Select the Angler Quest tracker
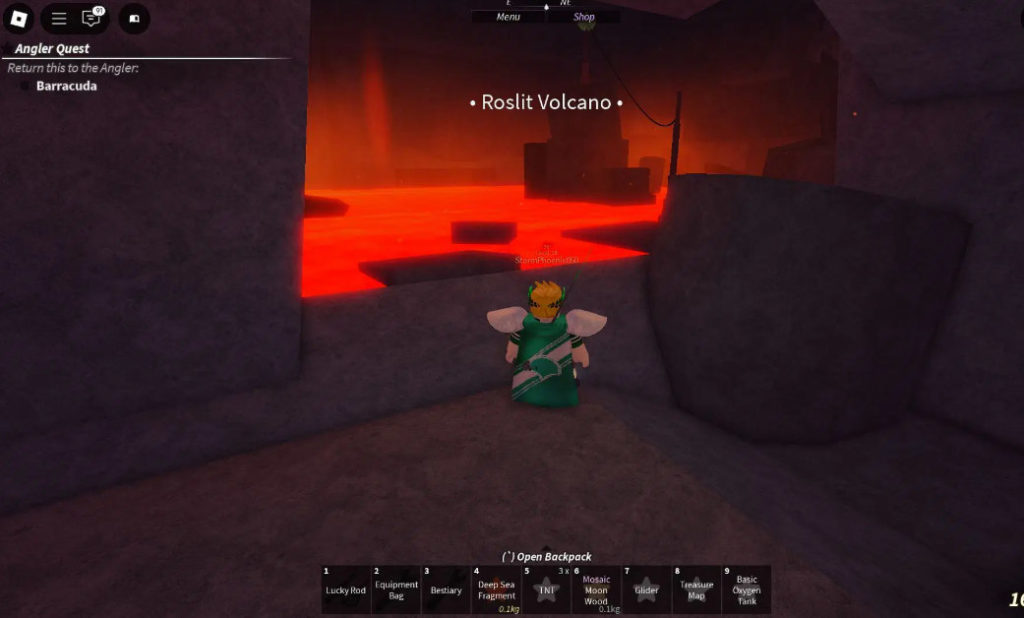Viewport: 1024px width, 618px height. point(52,49)
